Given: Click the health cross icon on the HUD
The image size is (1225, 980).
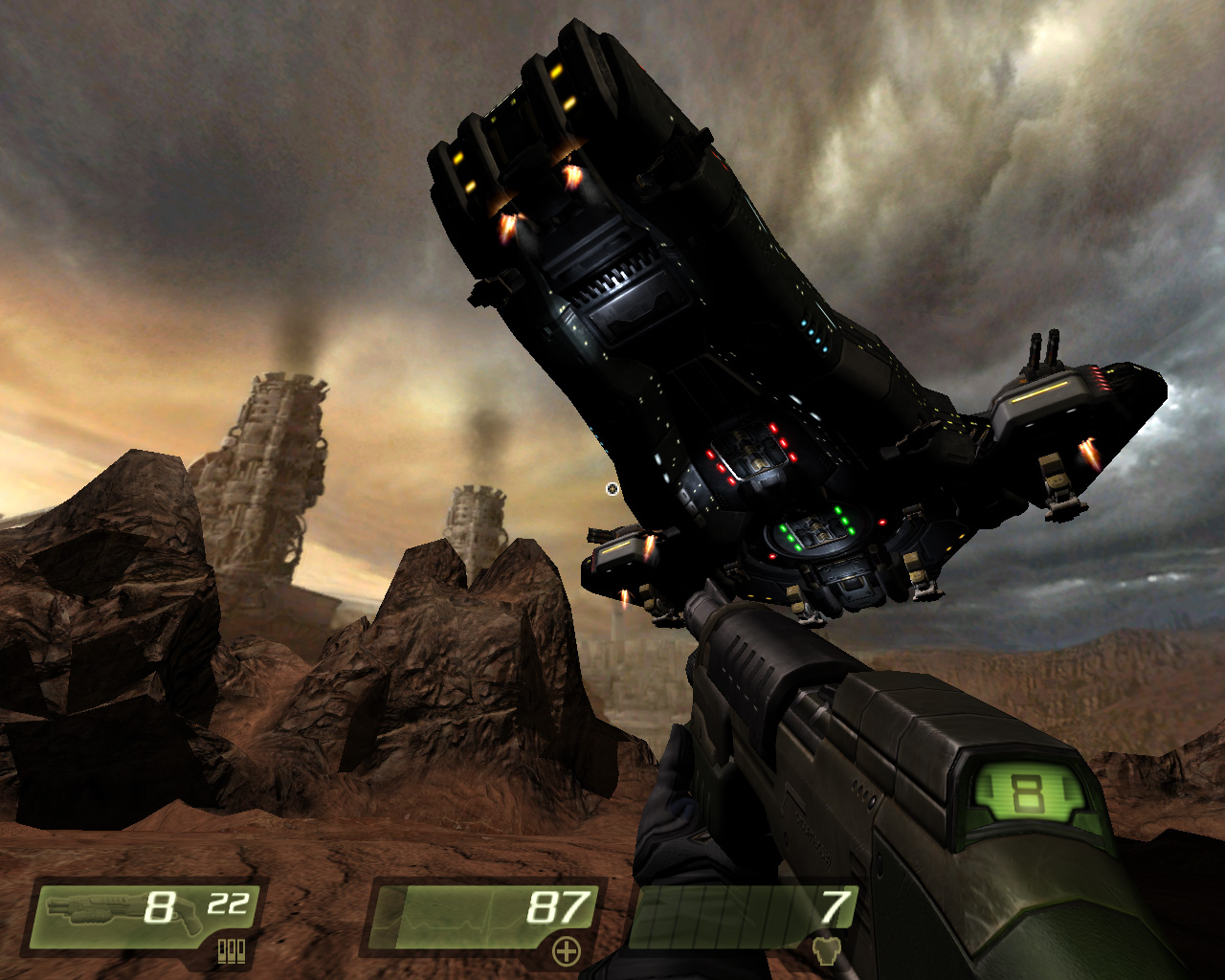Looking at the screenshot, I should [x=567, y=951].
